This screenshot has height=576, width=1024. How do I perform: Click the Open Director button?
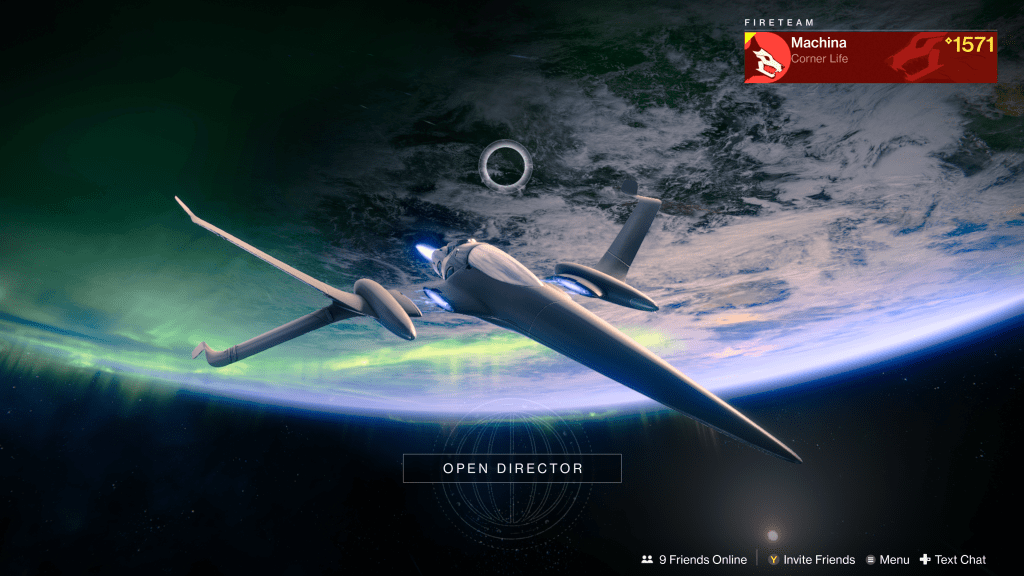[512, 468]
